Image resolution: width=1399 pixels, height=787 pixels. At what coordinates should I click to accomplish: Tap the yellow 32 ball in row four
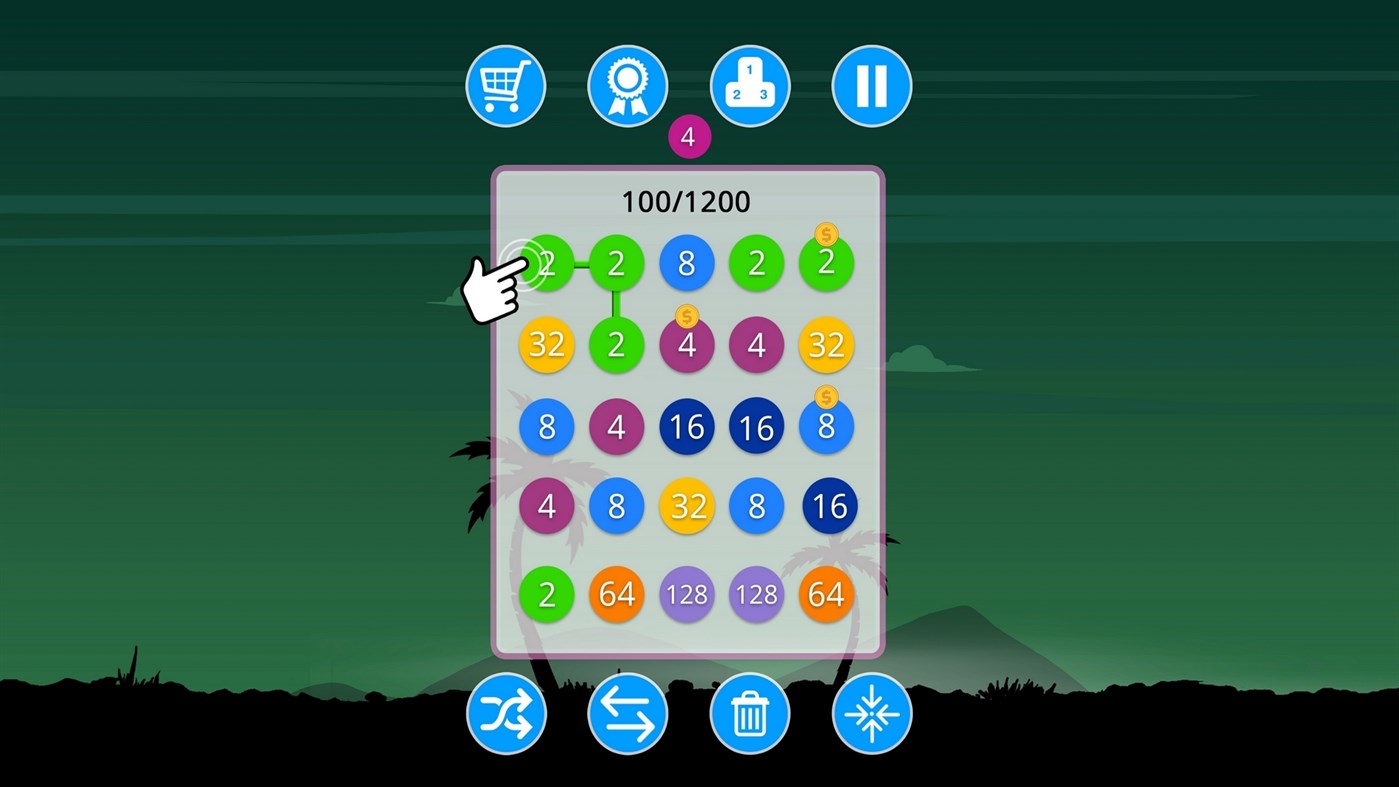point(687,507)
